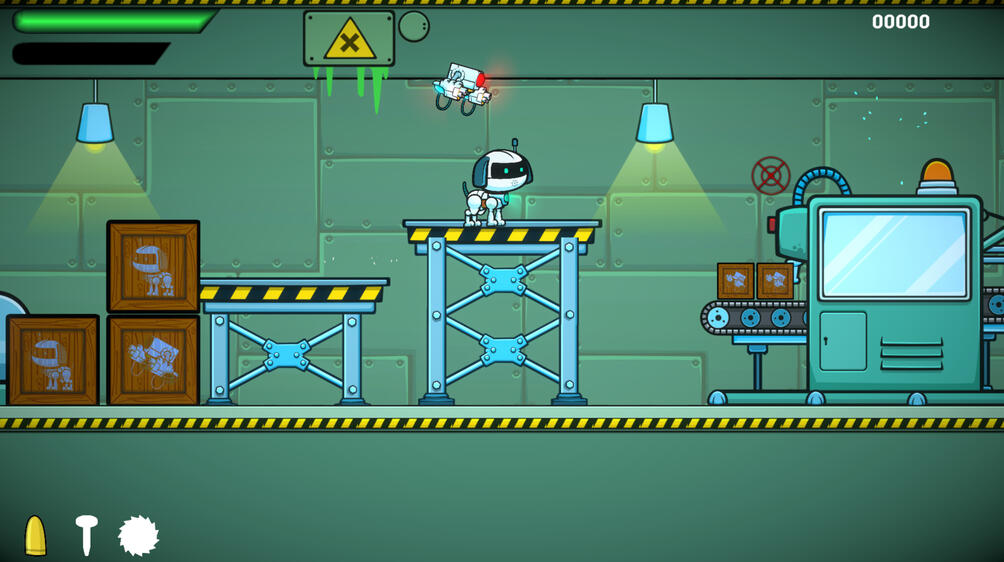Image resolution: width=1004 pixels, height=562 pixels.
Task: Activate the white saw blade weapon icon
Action: (x=138, y=536)
